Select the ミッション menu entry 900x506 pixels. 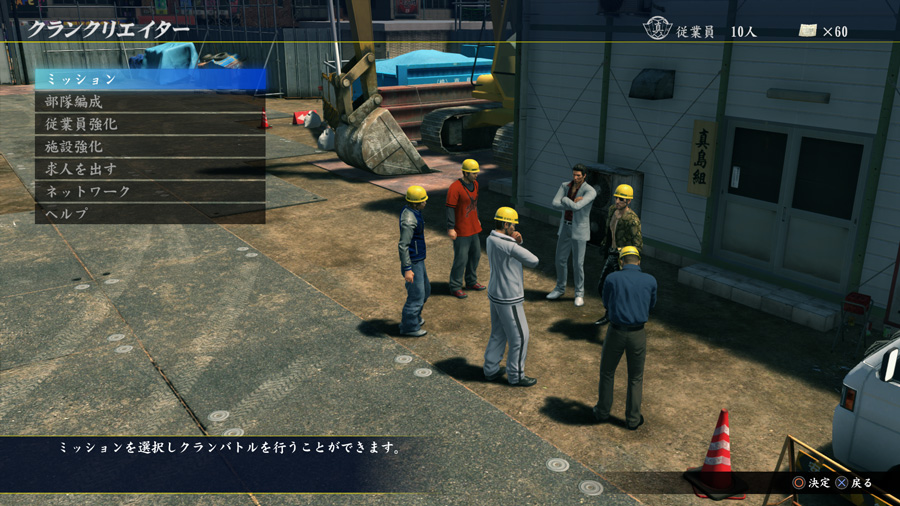[x=150, y=79]
